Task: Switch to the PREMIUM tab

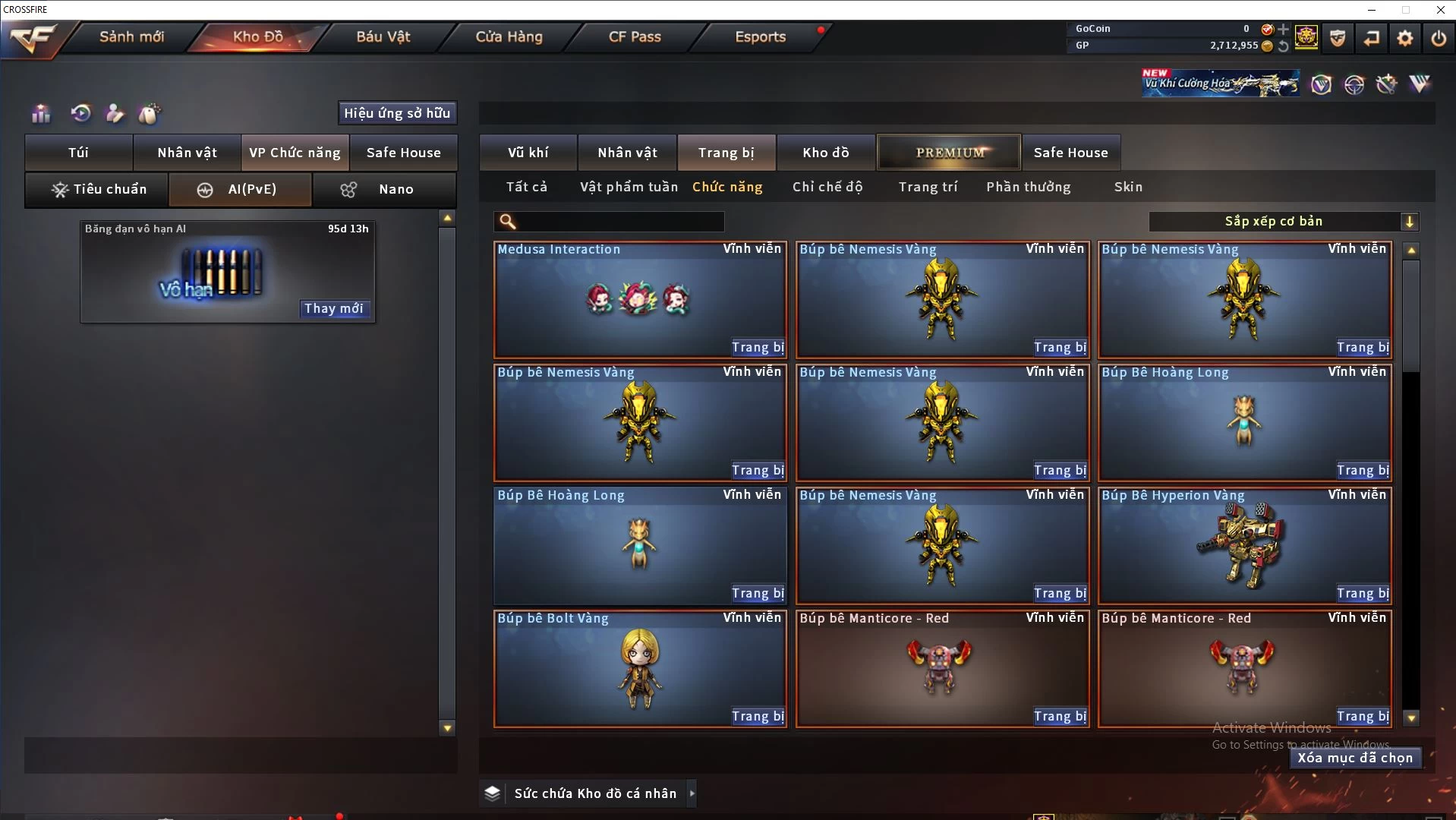Action: point(949,153)
